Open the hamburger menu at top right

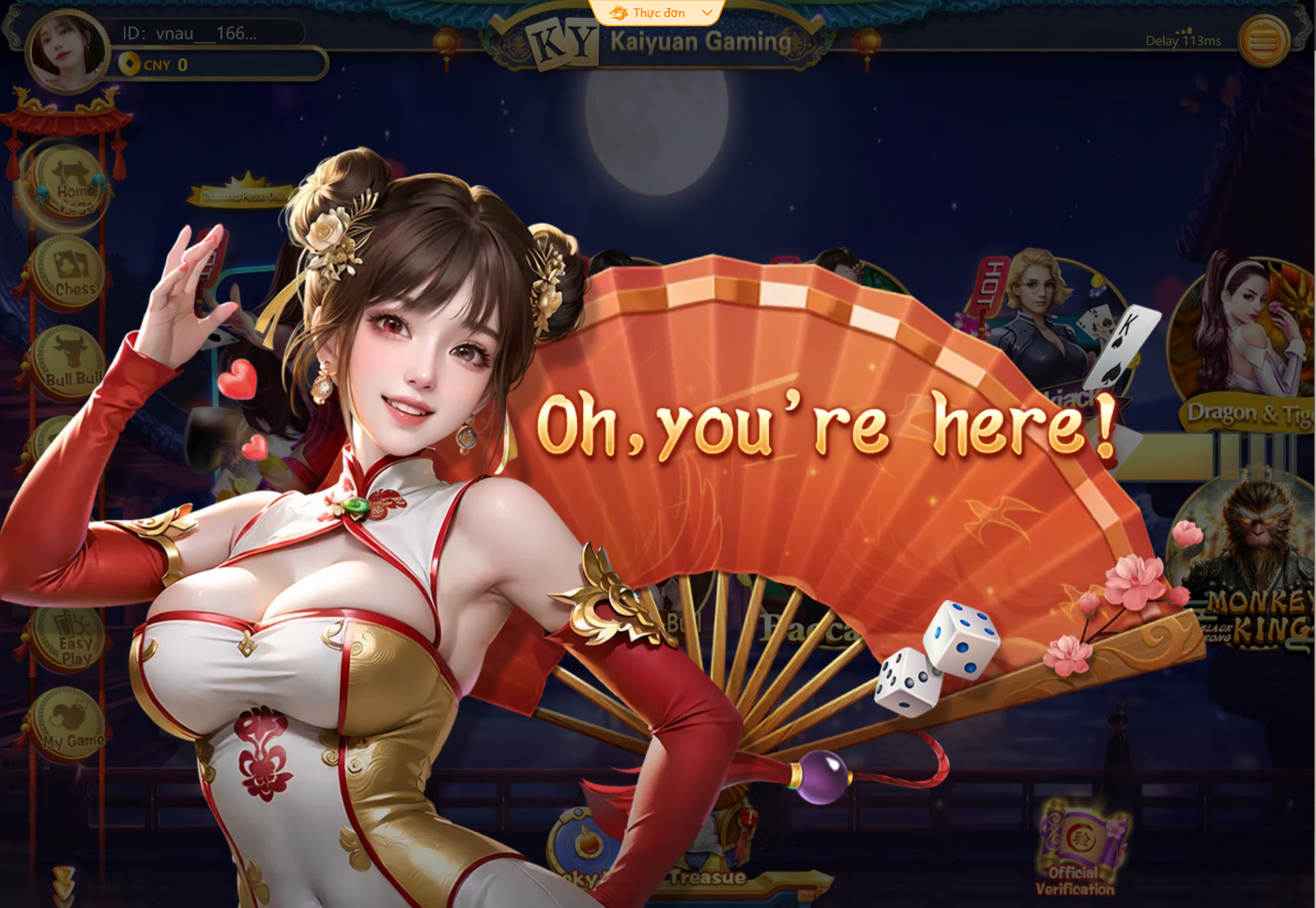(x=1264, y=41)
